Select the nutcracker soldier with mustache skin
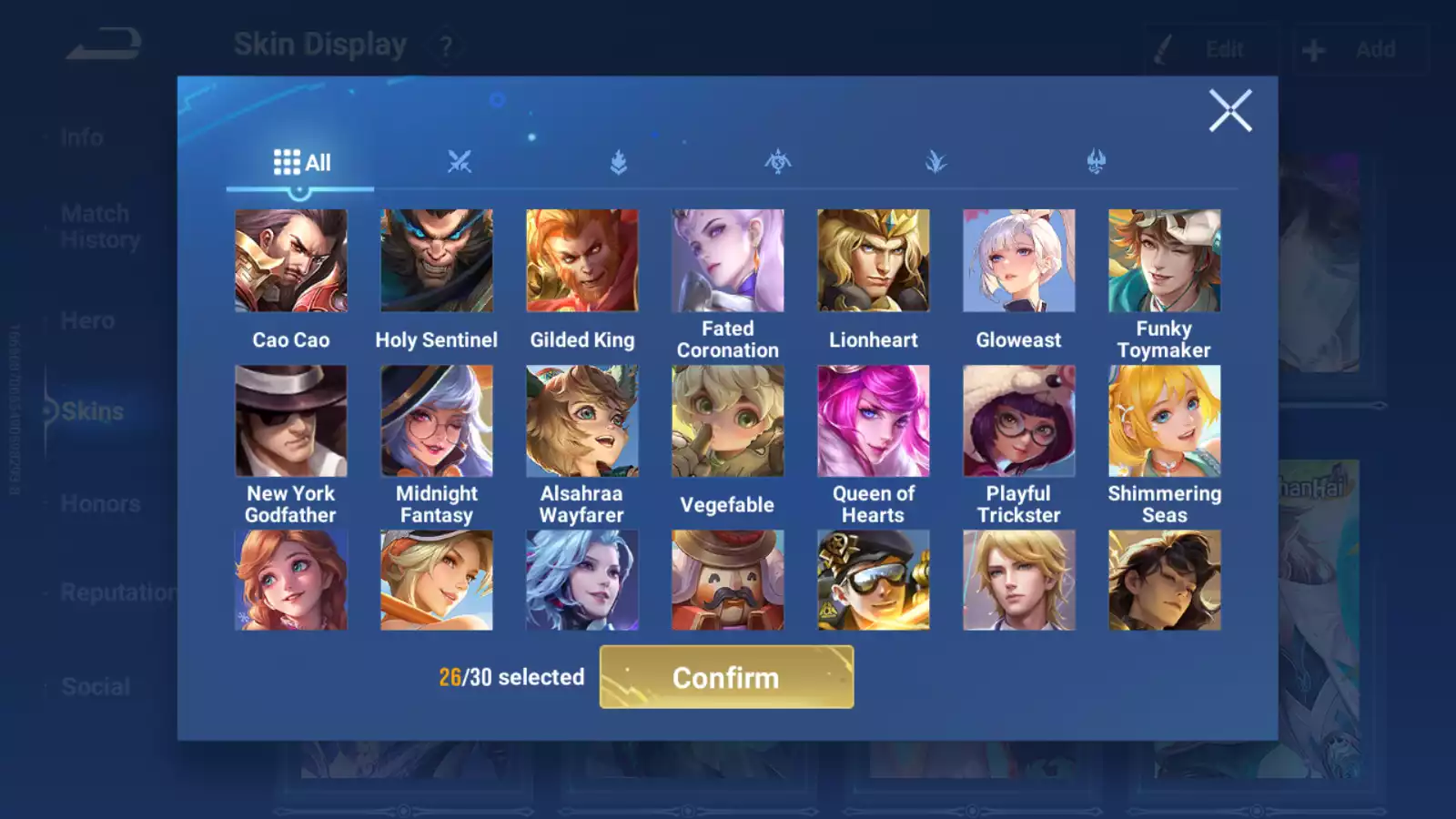This screenshot has width=1456, height=819. (728, 580)
